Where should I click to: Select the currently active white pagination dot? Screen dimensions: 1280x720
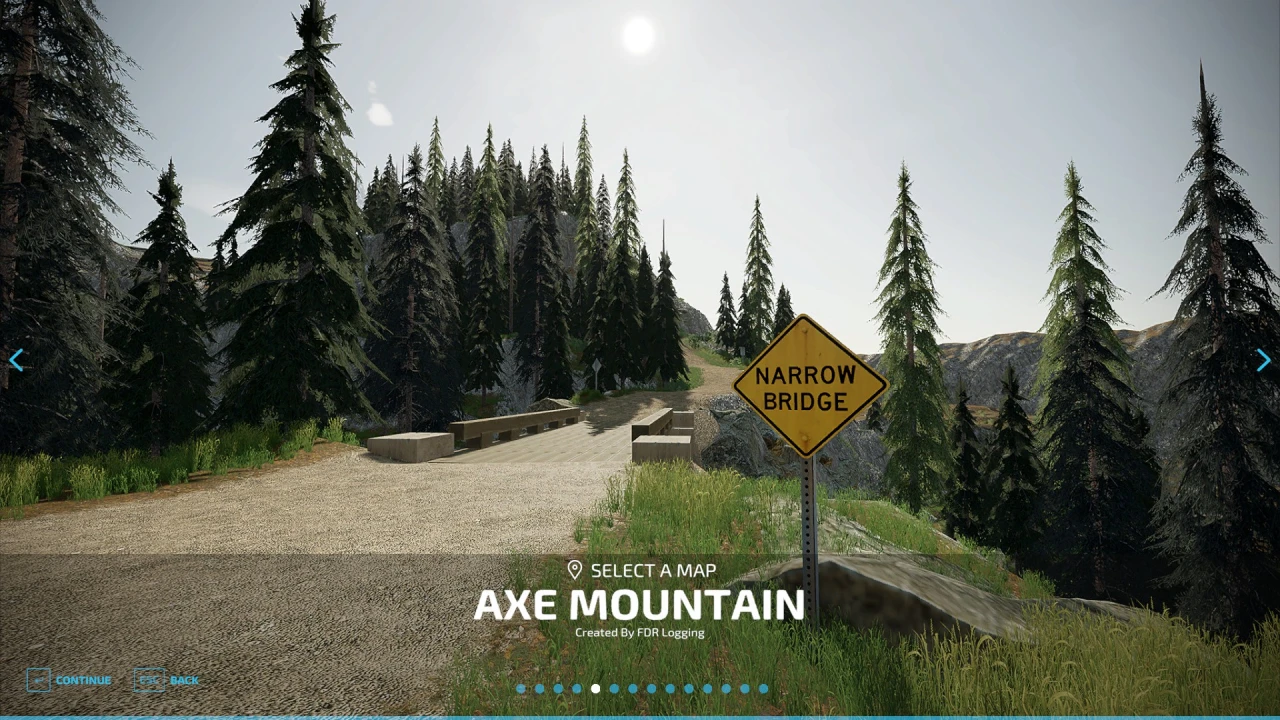(595, 688)
